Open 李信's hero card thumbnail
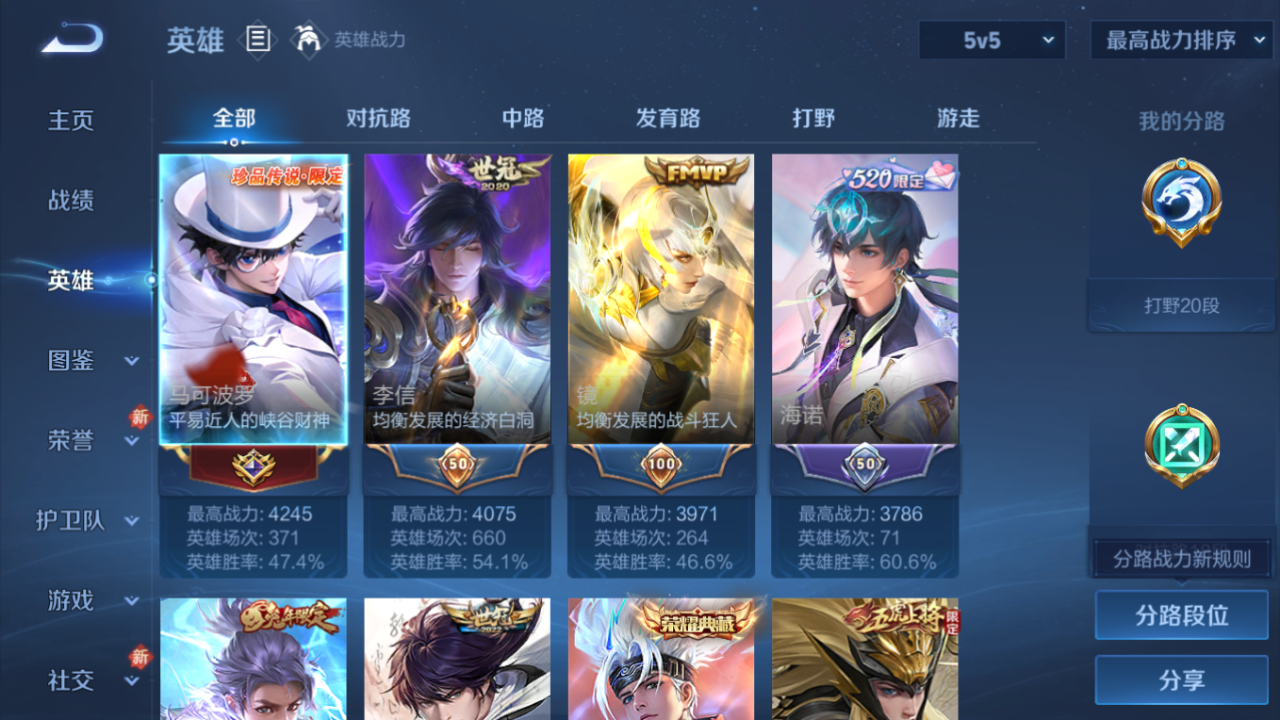Image resolution: width=1280 pixels, height=720 pixels. [456, 296]
